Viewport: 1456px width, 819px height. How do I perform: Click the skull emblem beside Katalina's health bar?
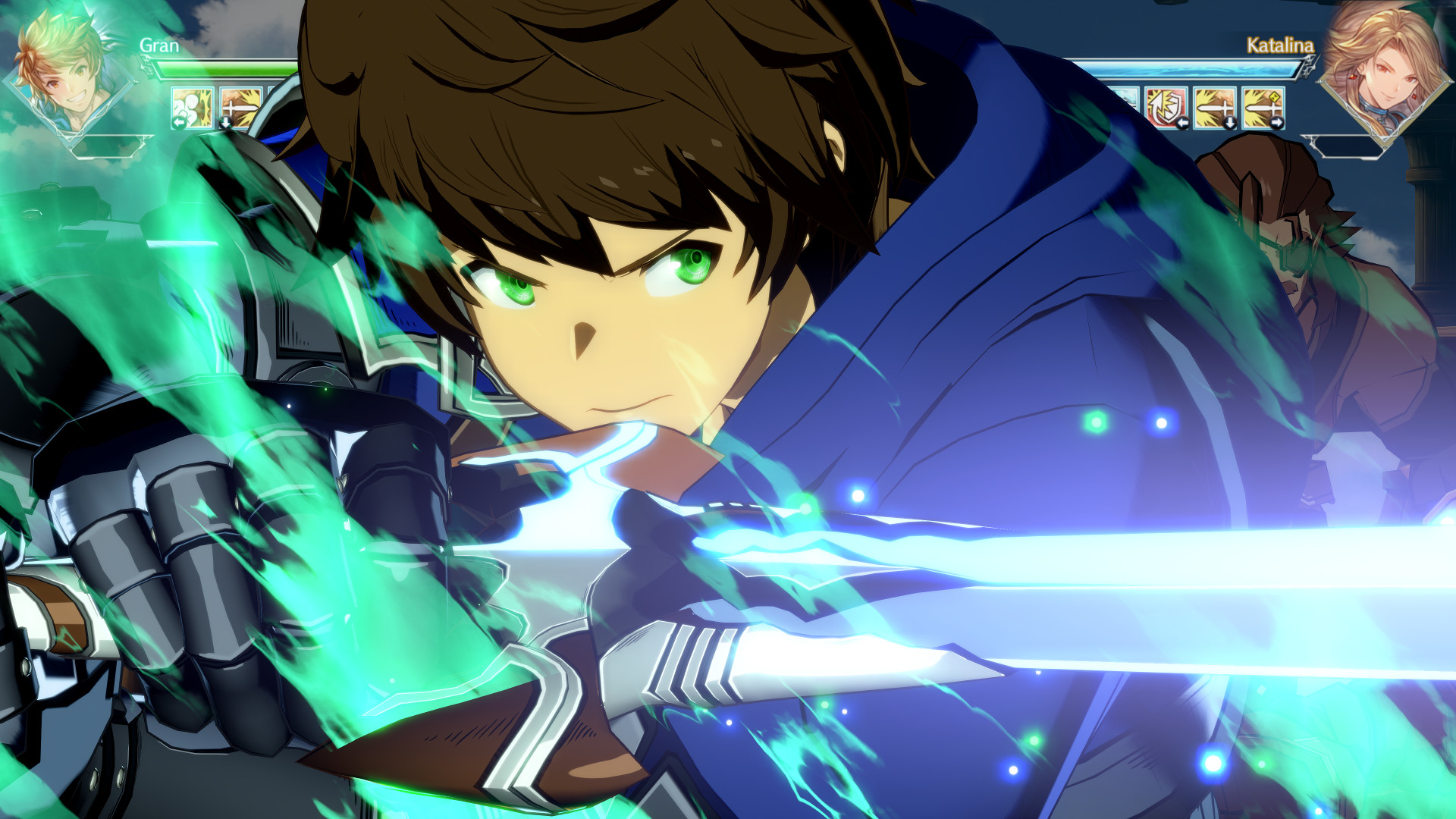(x=1310, y=65)
